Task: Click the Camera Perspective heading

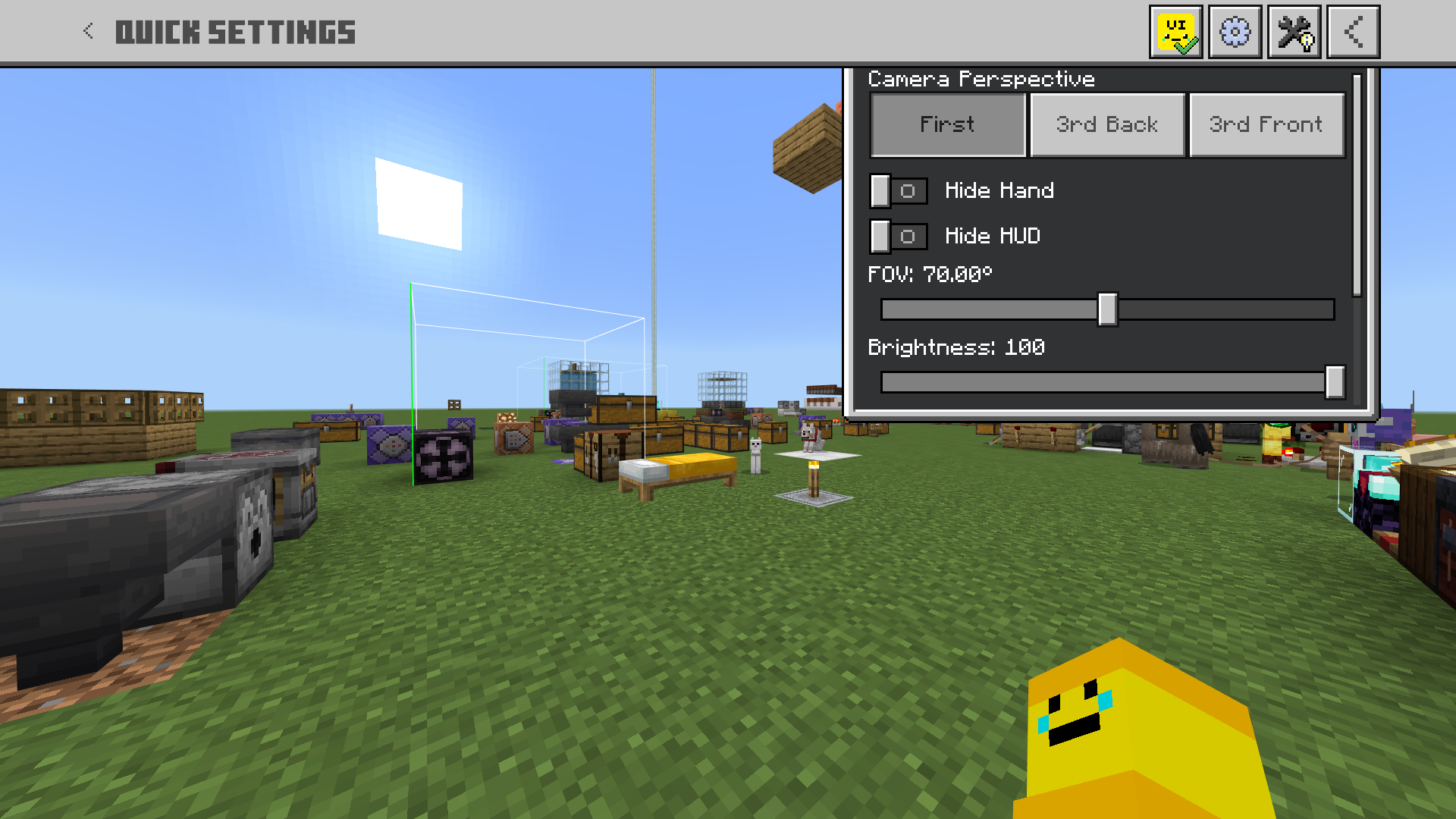Action: [981, 79]
